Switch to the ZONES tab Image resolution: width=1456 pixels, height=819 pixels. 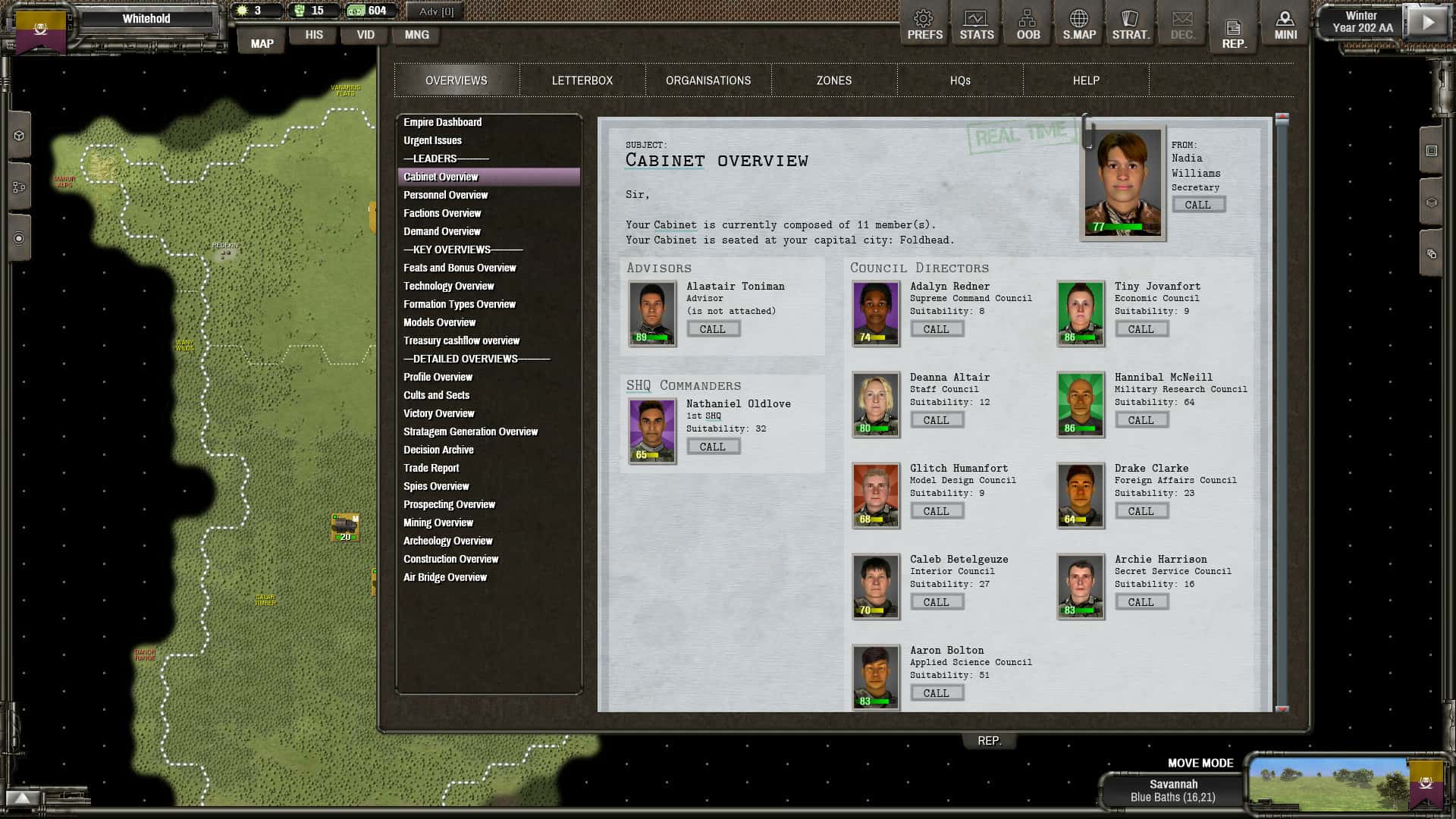tap(834, 80)
